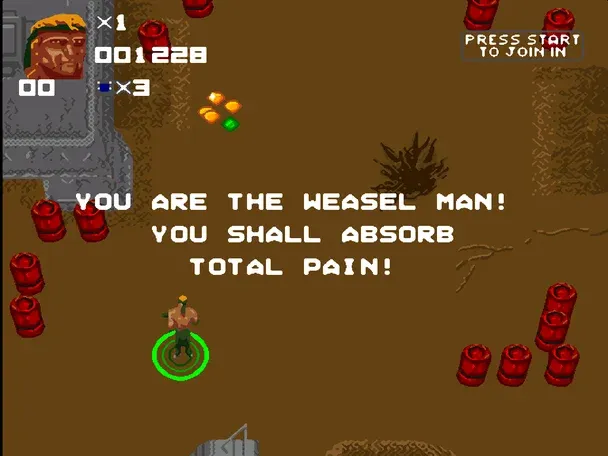Select the blue bomb stock icon
This screenshot has width=608, height=456.
[103, 88]
